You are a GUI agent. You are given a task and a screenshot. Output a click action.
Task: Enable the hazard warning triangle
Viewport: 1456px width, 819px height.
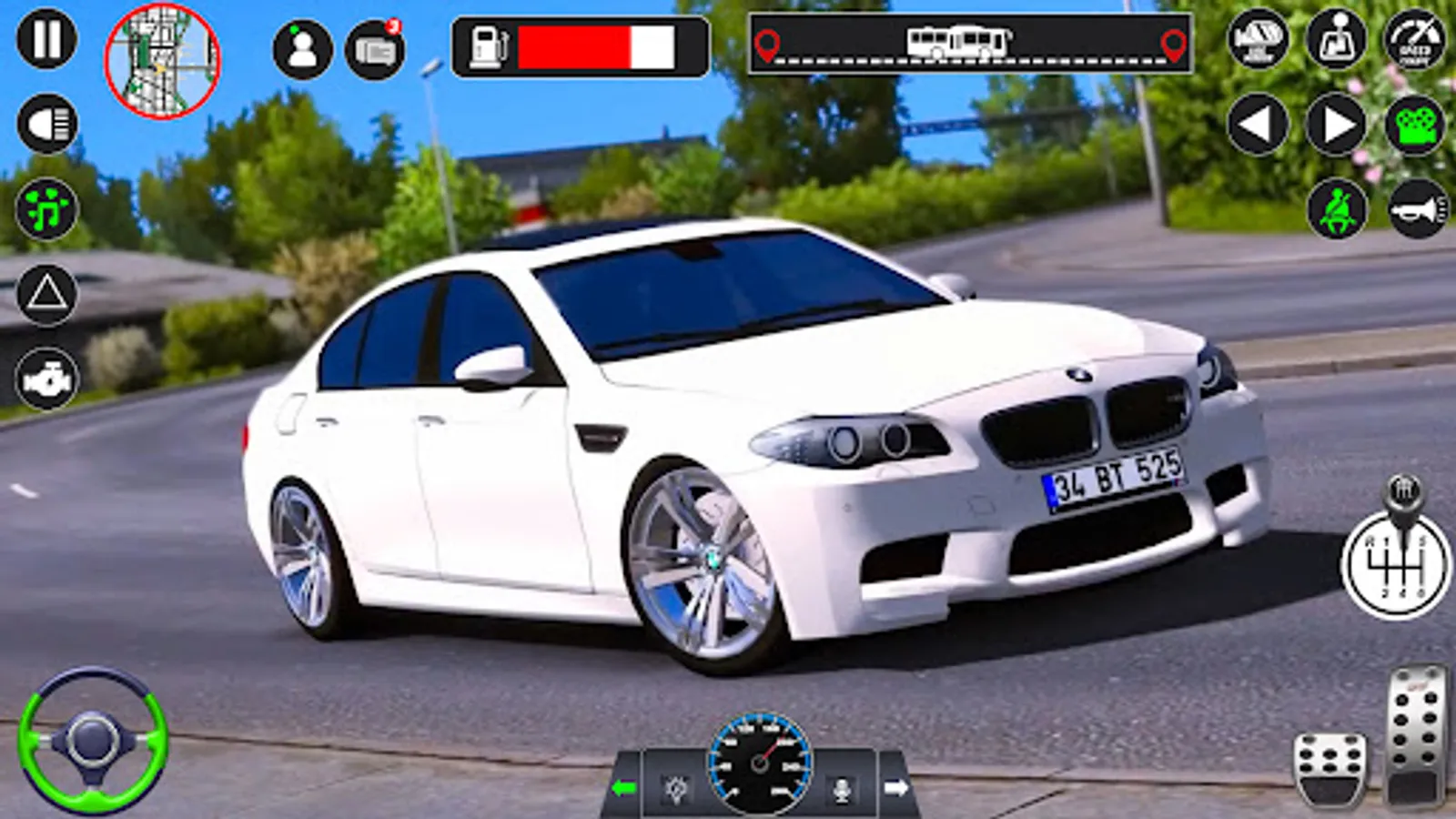click(x=48, y=293)
